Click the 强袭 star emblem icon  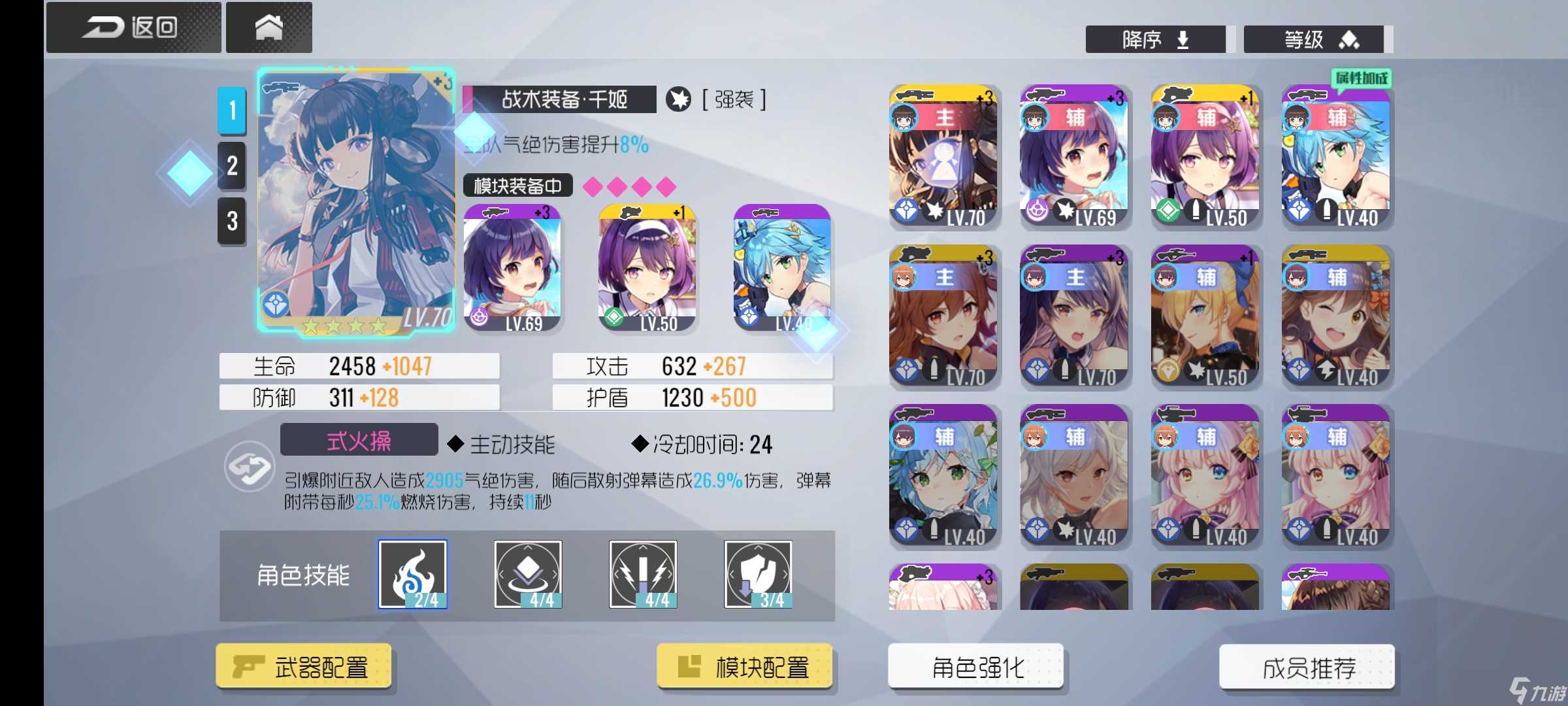coord(679,99)
